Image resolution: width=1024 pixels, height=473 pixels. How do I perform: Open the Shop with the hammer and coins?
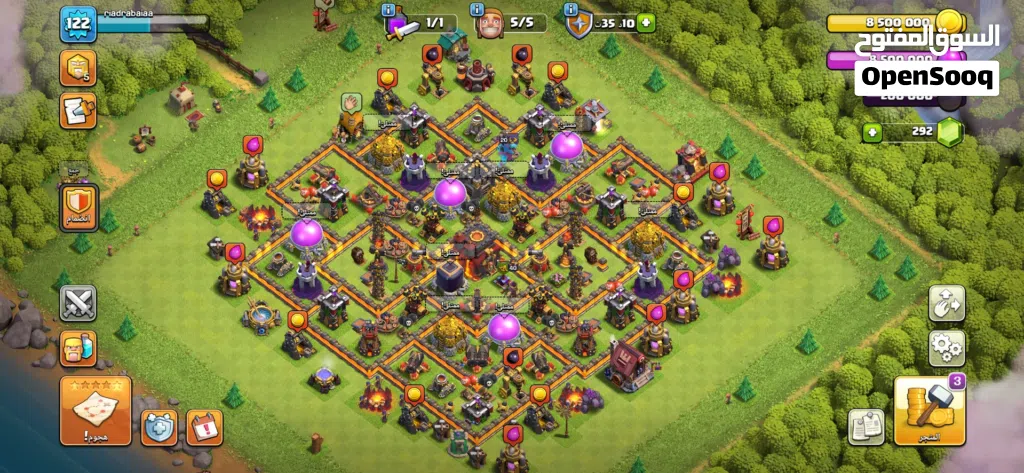[929, 410]
